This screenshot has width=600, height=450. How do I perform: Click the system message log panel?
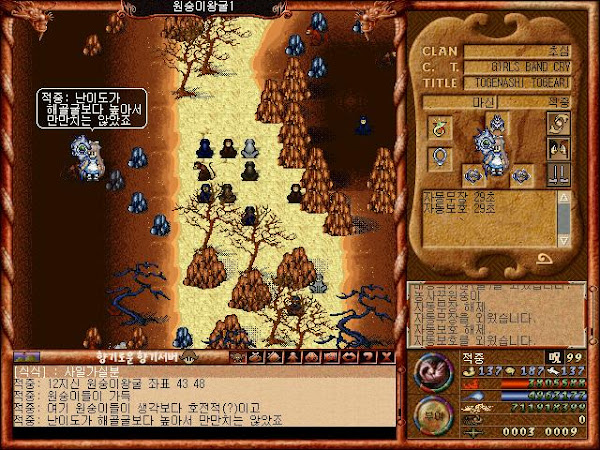490,308
